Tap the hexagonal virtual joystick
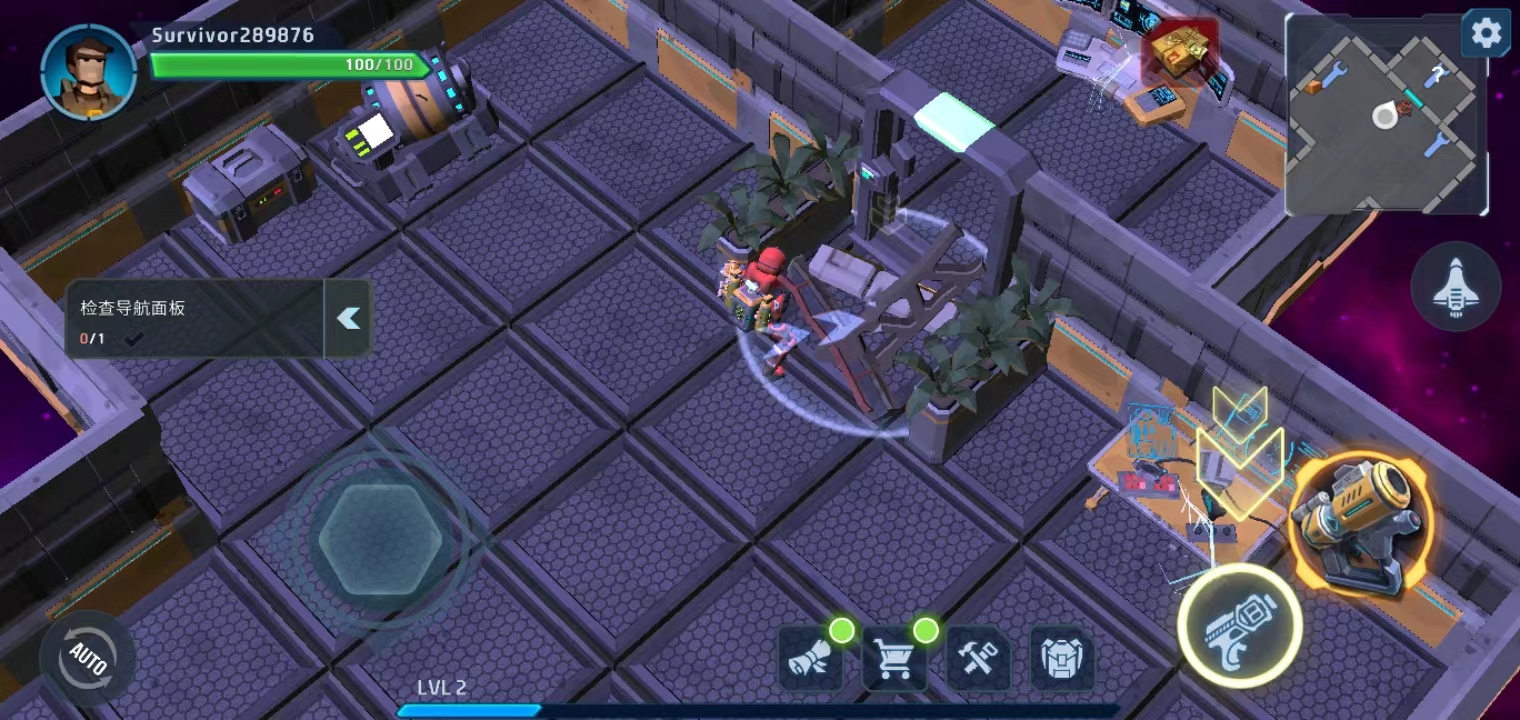The height and width of the screenshot is (720, 1520). [380, 540]
